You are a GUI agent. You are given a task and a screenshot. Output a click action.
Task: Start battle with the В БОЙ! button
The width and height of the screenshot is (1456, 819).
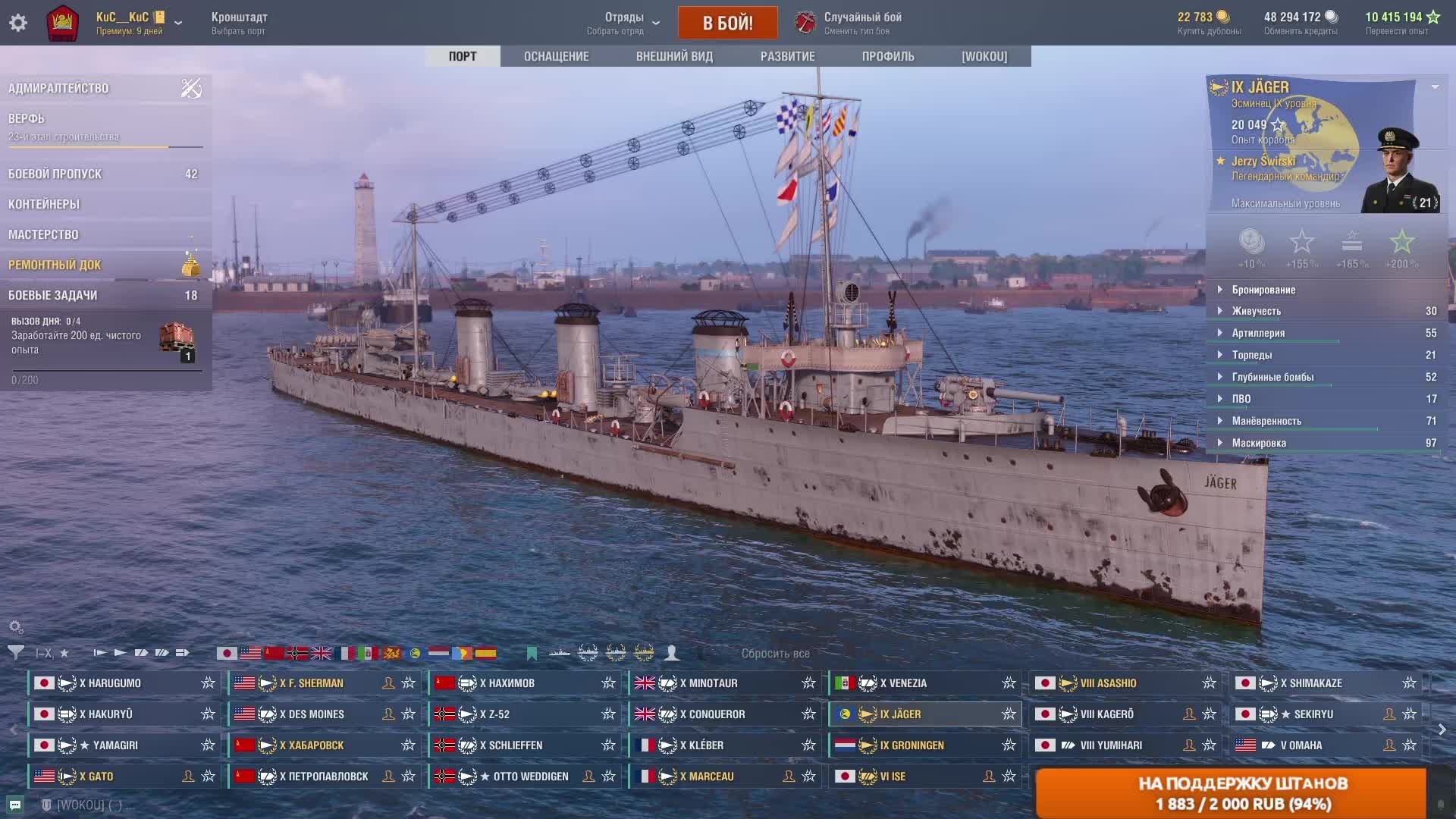point(727,23)
